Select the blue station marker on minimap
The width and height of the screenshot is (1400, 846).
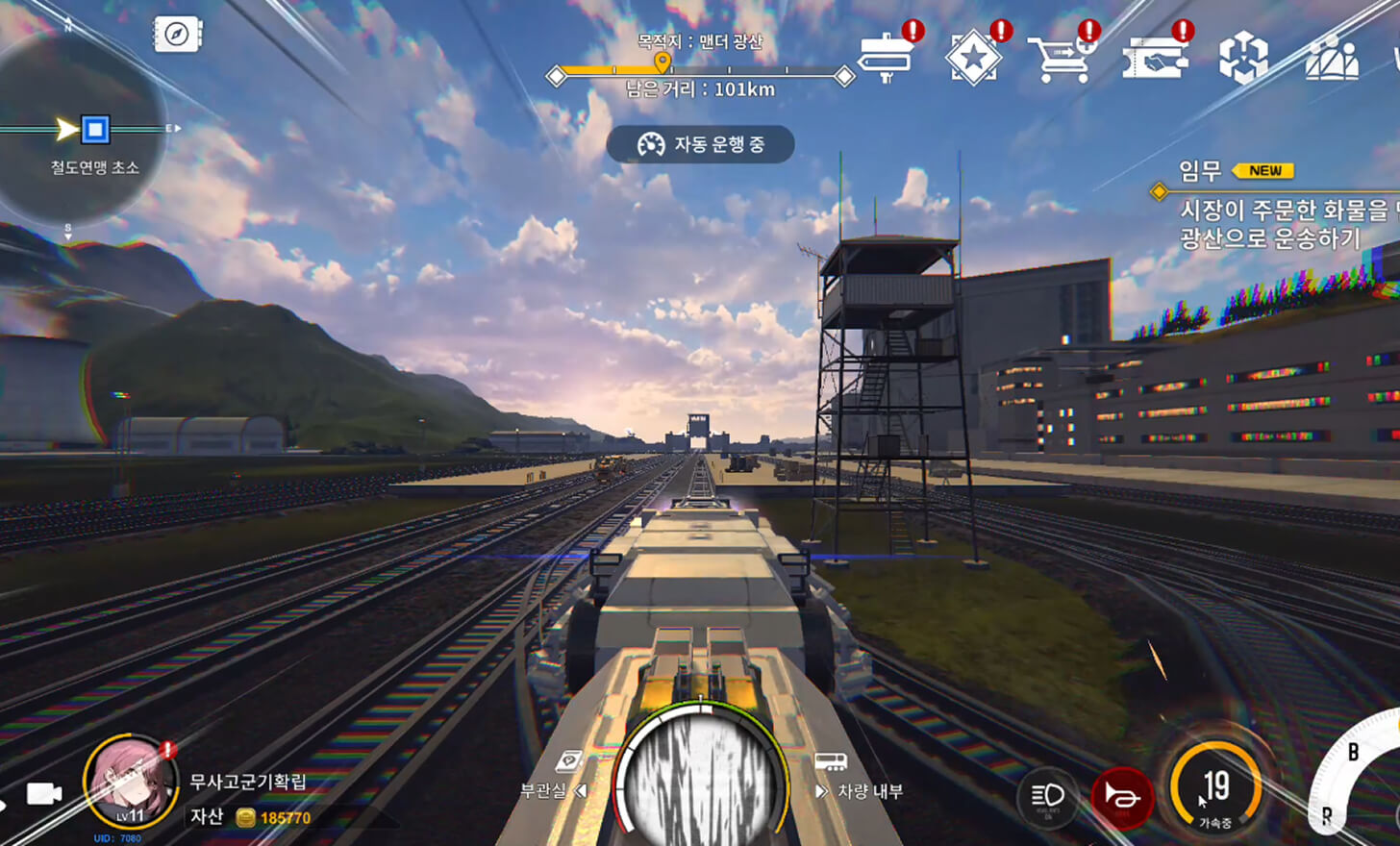(94, 129)
